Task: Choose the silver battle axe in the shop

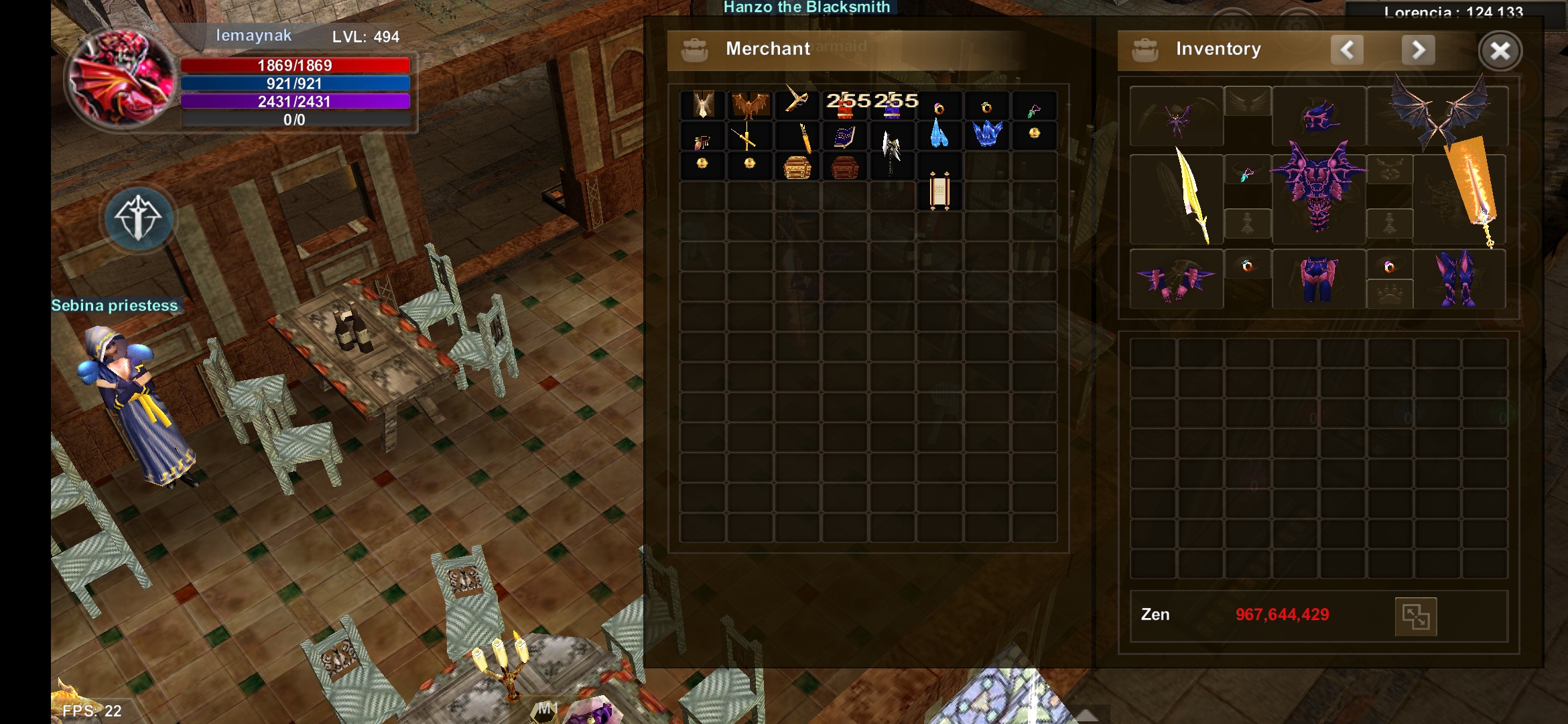Action: [891, 150]
